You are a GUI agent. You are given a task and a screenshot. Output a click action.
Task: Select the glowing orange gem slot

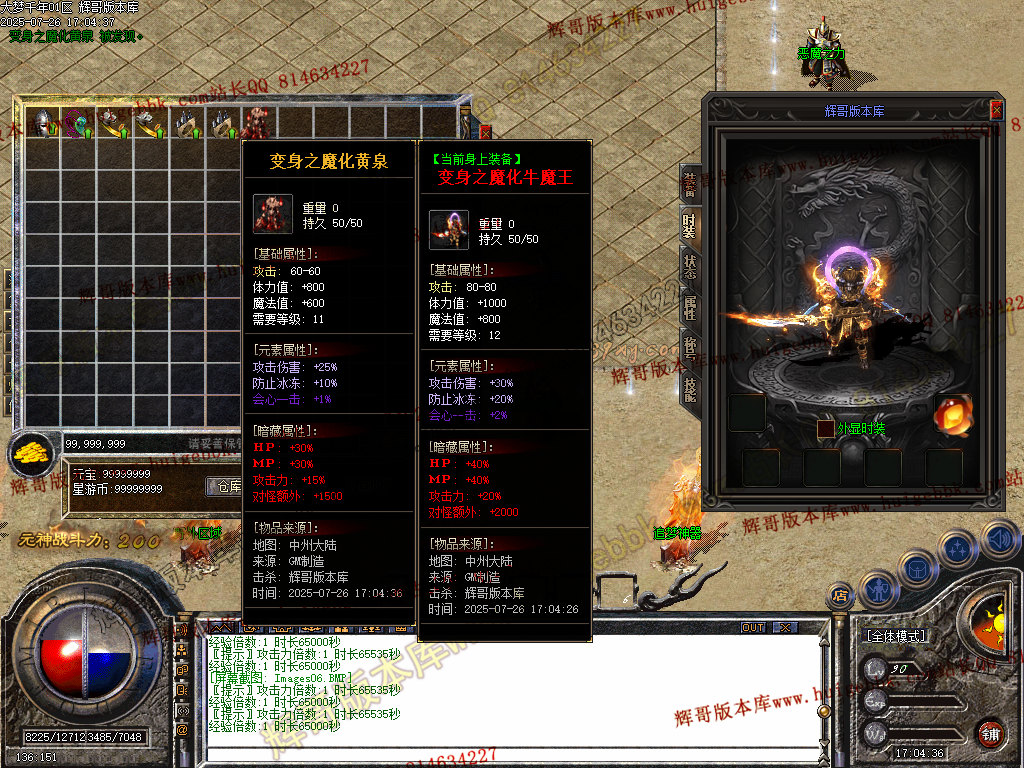[951, 414]
